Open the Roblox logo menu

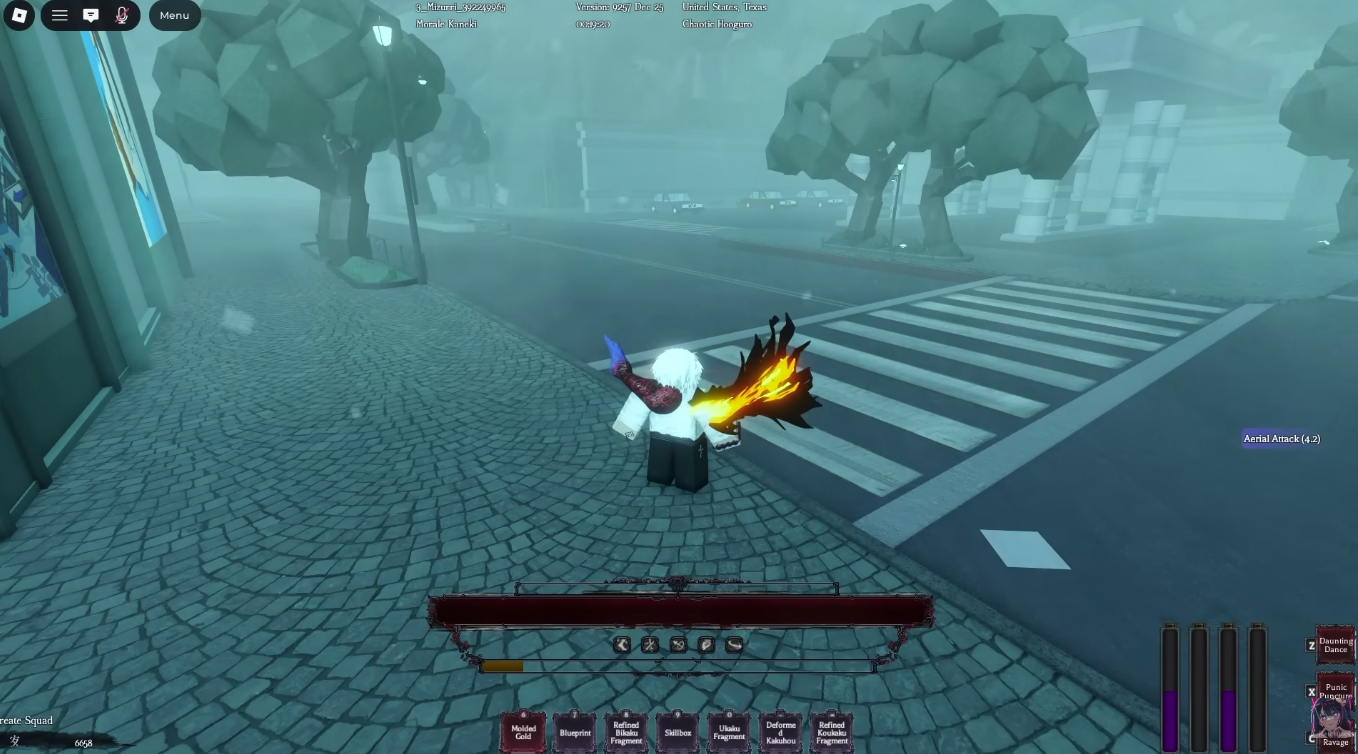point(18,15)
